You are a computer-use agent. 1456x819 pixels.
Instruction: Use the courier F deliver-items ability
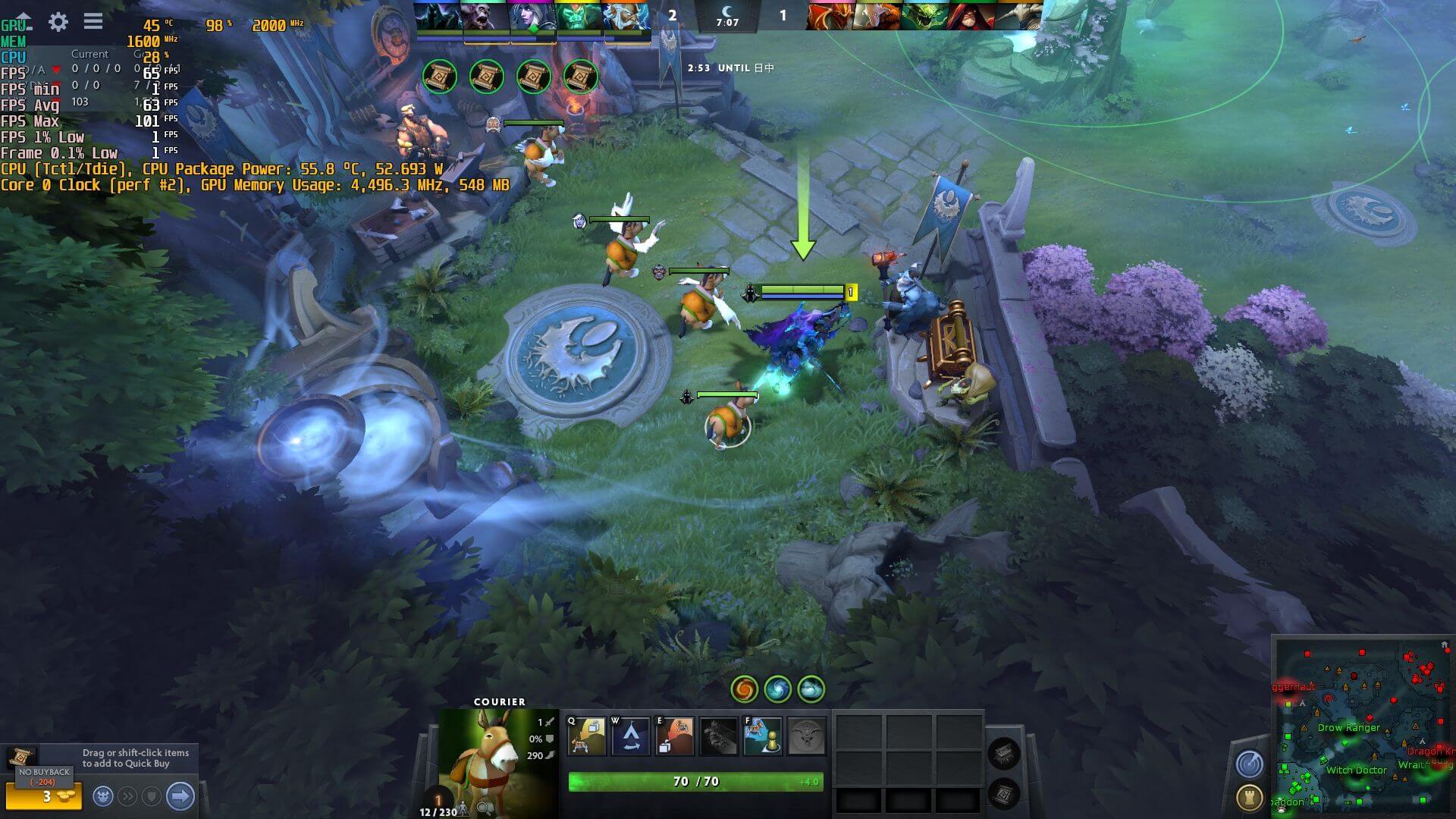[762, 736]
